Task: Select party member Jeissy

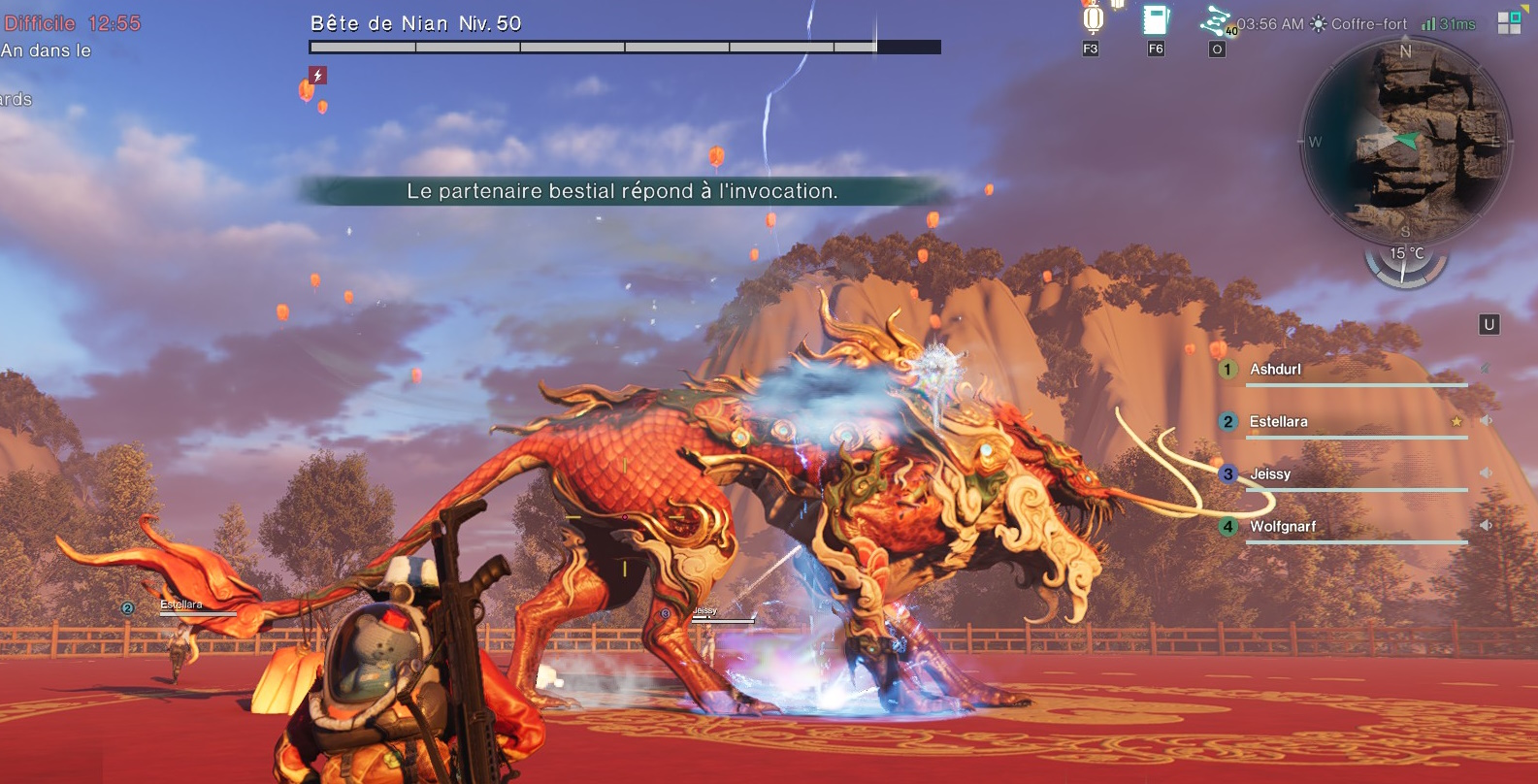Action: 1269,474
